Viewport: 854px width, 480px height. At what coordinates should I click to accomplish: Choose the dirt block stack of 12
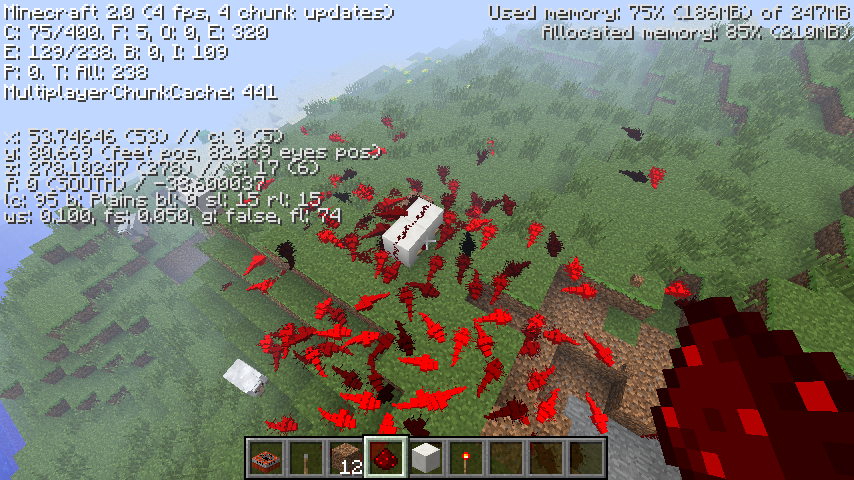346,457
